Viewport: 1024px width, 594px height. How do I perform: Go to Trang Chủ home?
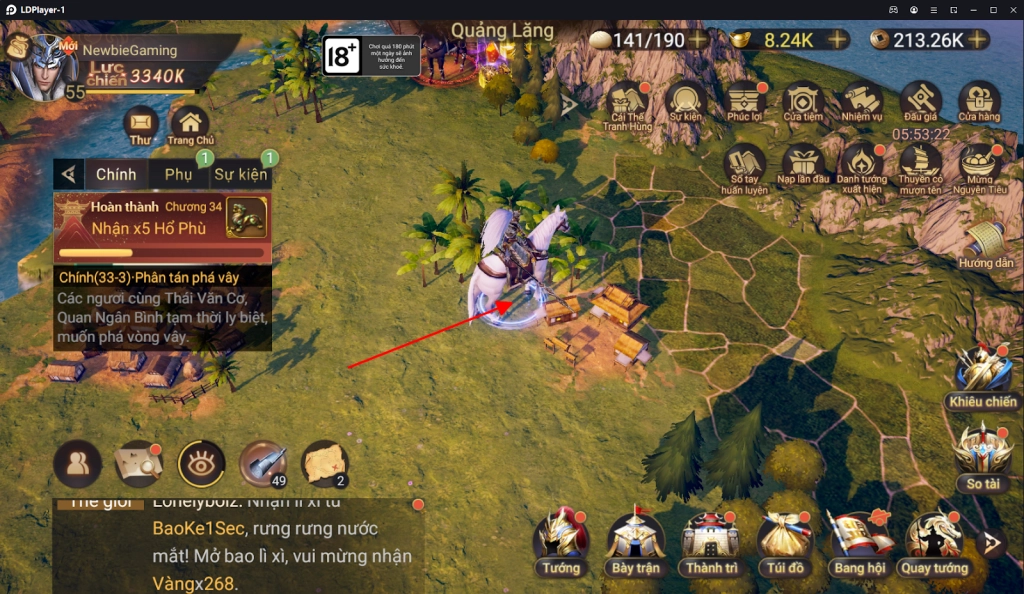click(x=189, y=124)
